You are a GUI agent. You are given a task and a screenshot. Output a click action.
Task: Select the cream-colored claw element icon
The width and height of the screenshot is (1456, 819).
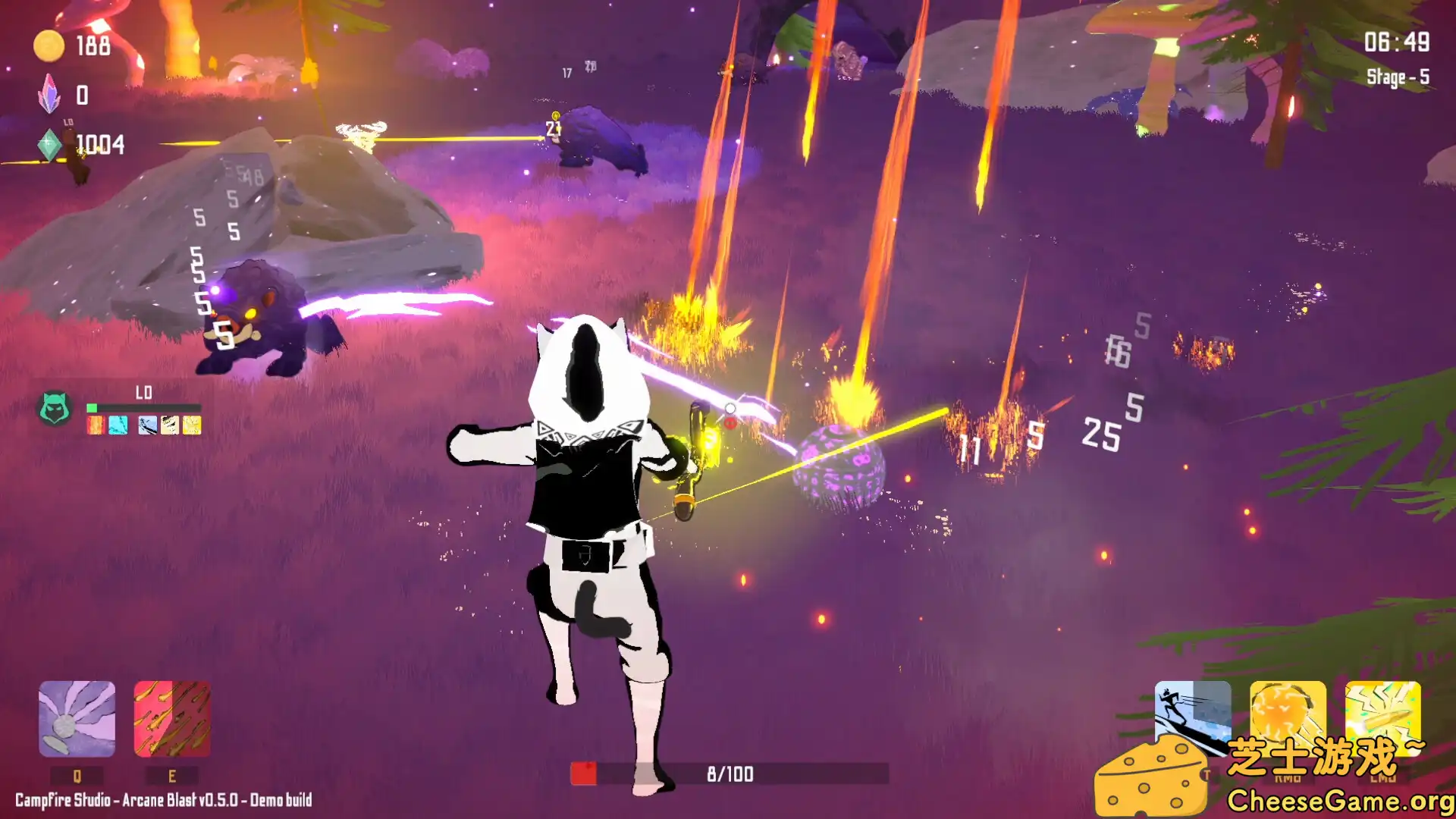pos(170,425)
